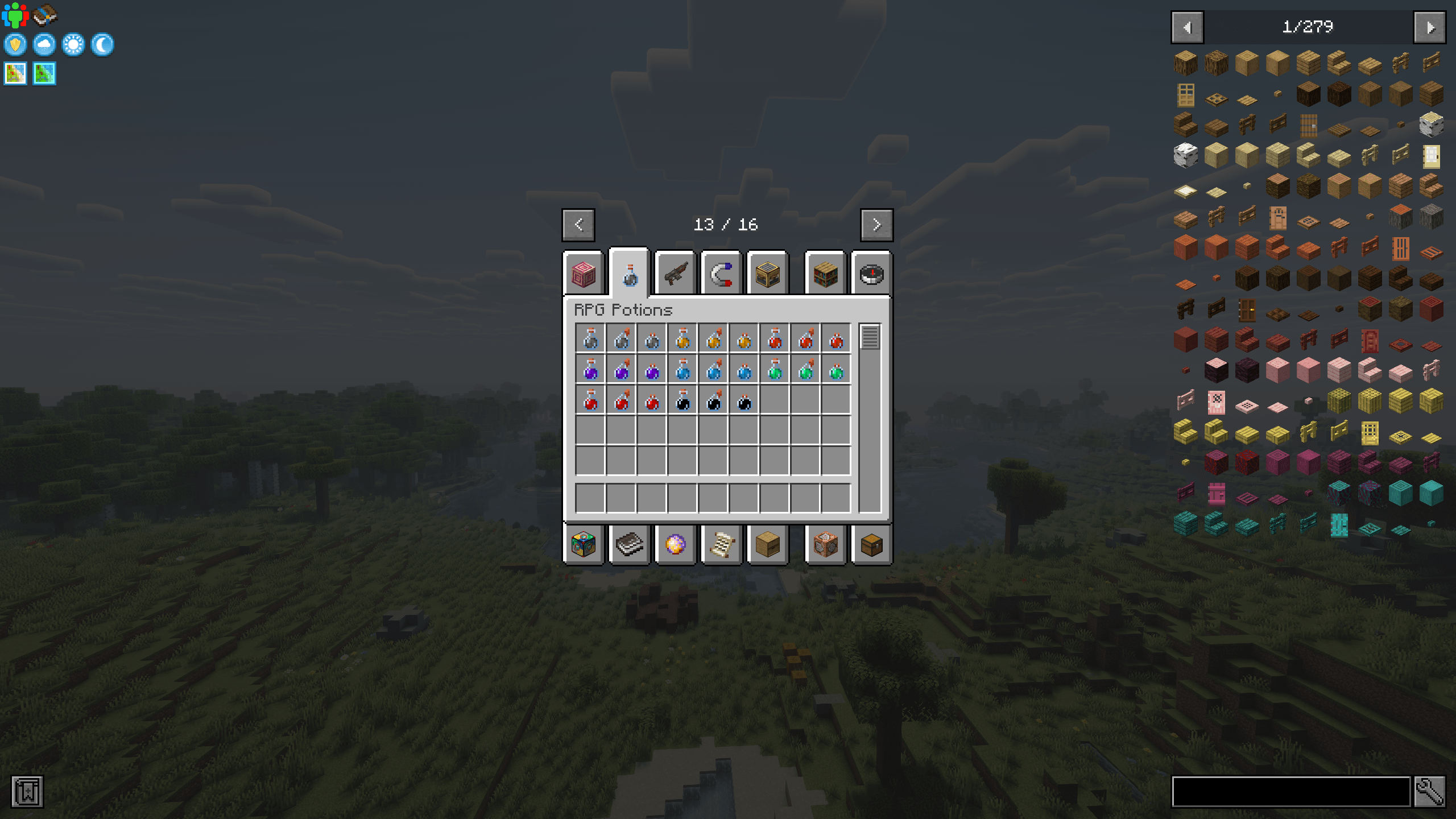
Task: Select the compass gauge creative tab
Action: click(871, 275)
